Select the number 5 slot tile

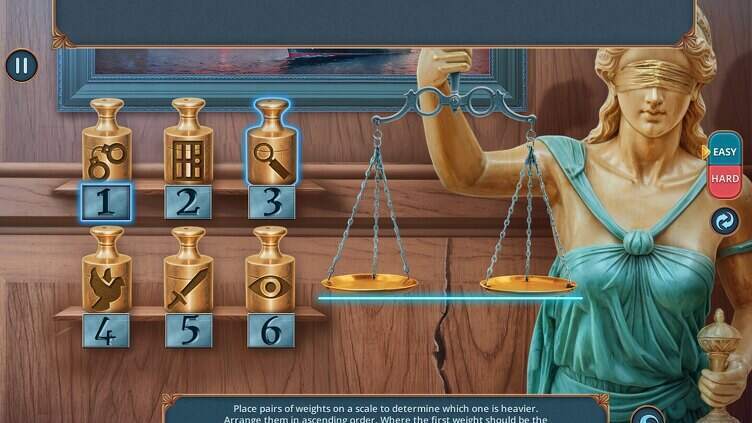click(x=189, y=330)
